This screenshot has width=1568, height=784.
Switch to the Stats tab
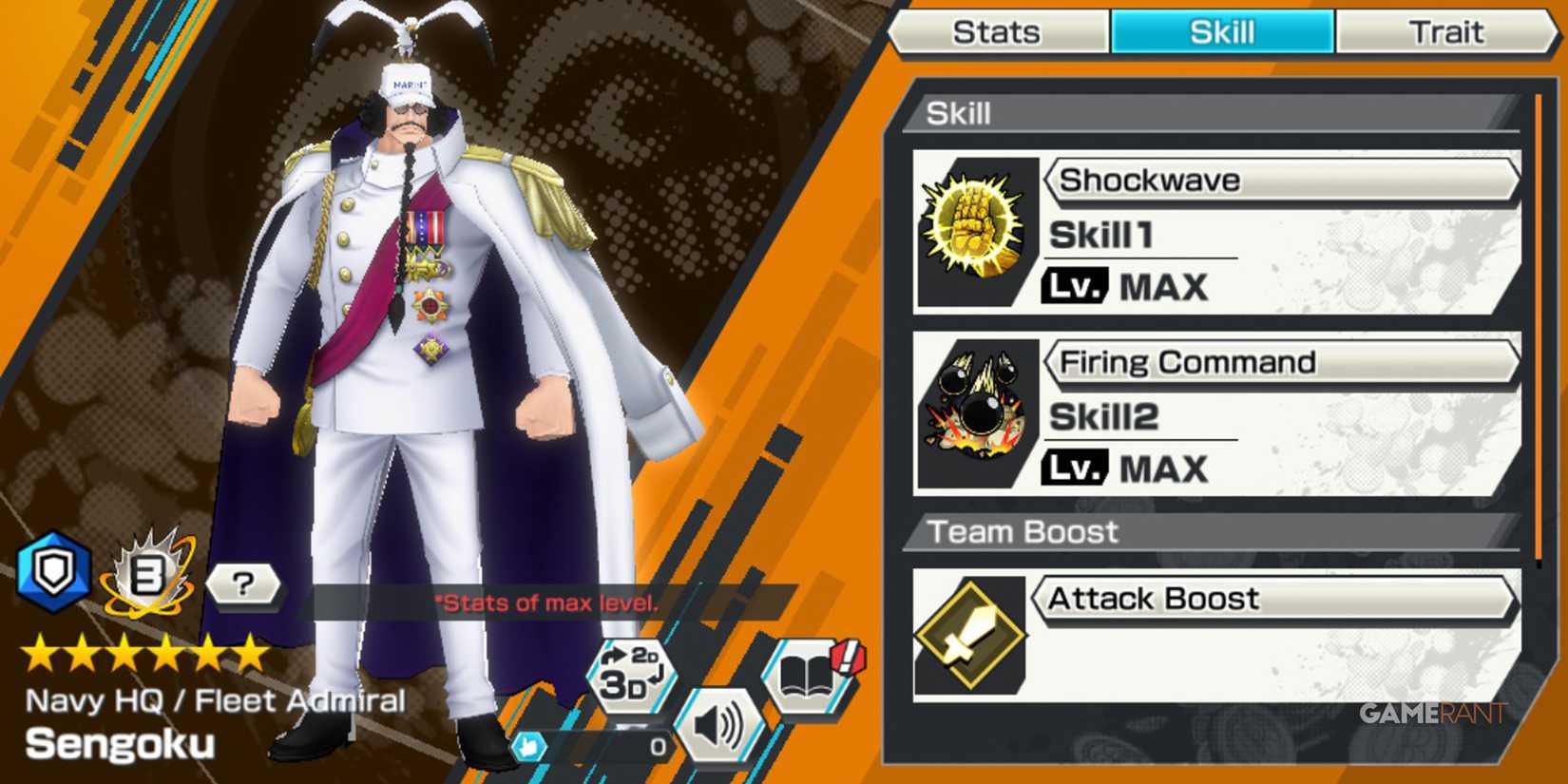pyautogui.click(x=997, y=31)
